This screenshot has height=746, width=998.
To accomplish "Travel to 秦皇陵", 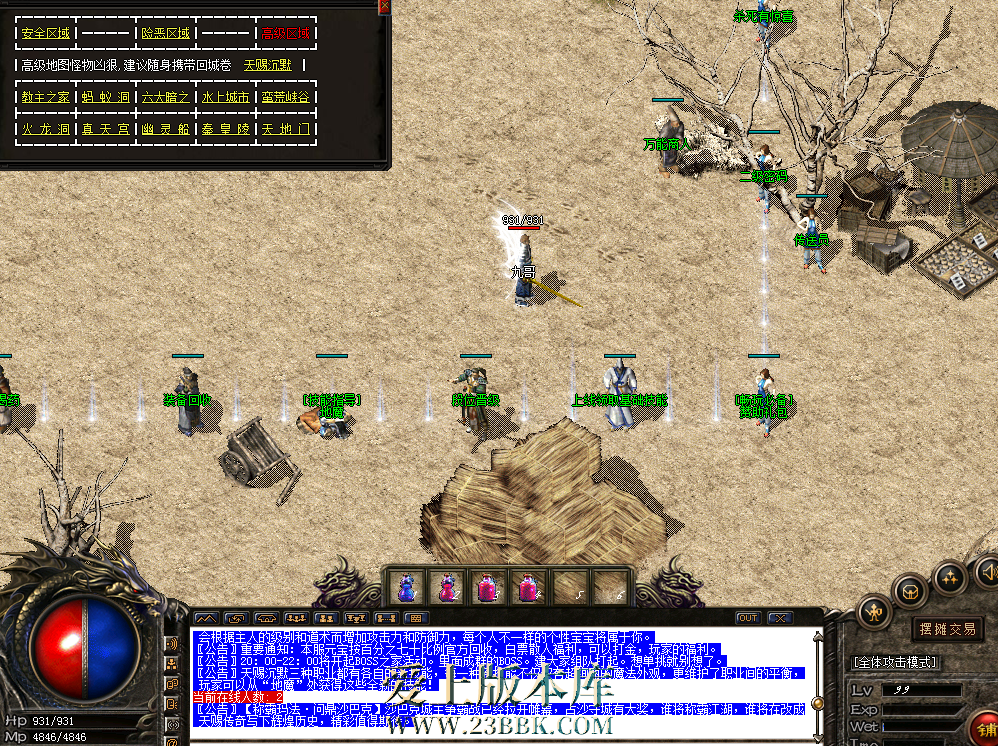I will 225,129.
